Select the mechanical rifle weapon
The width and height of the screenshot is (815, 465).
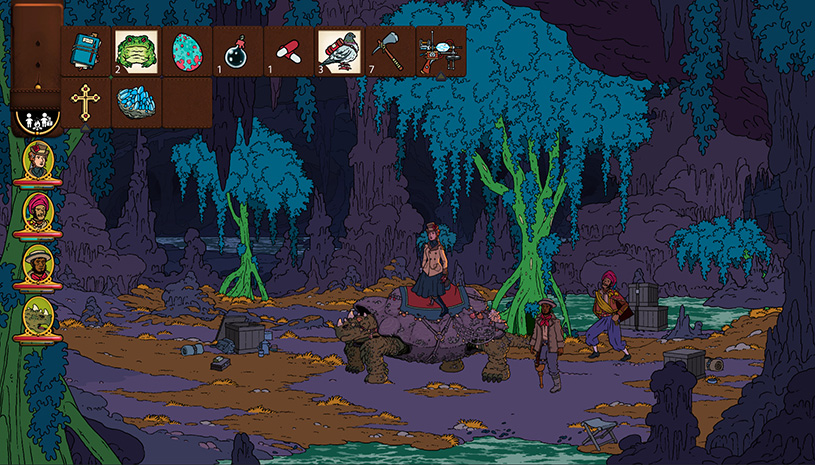coord(440,50)
